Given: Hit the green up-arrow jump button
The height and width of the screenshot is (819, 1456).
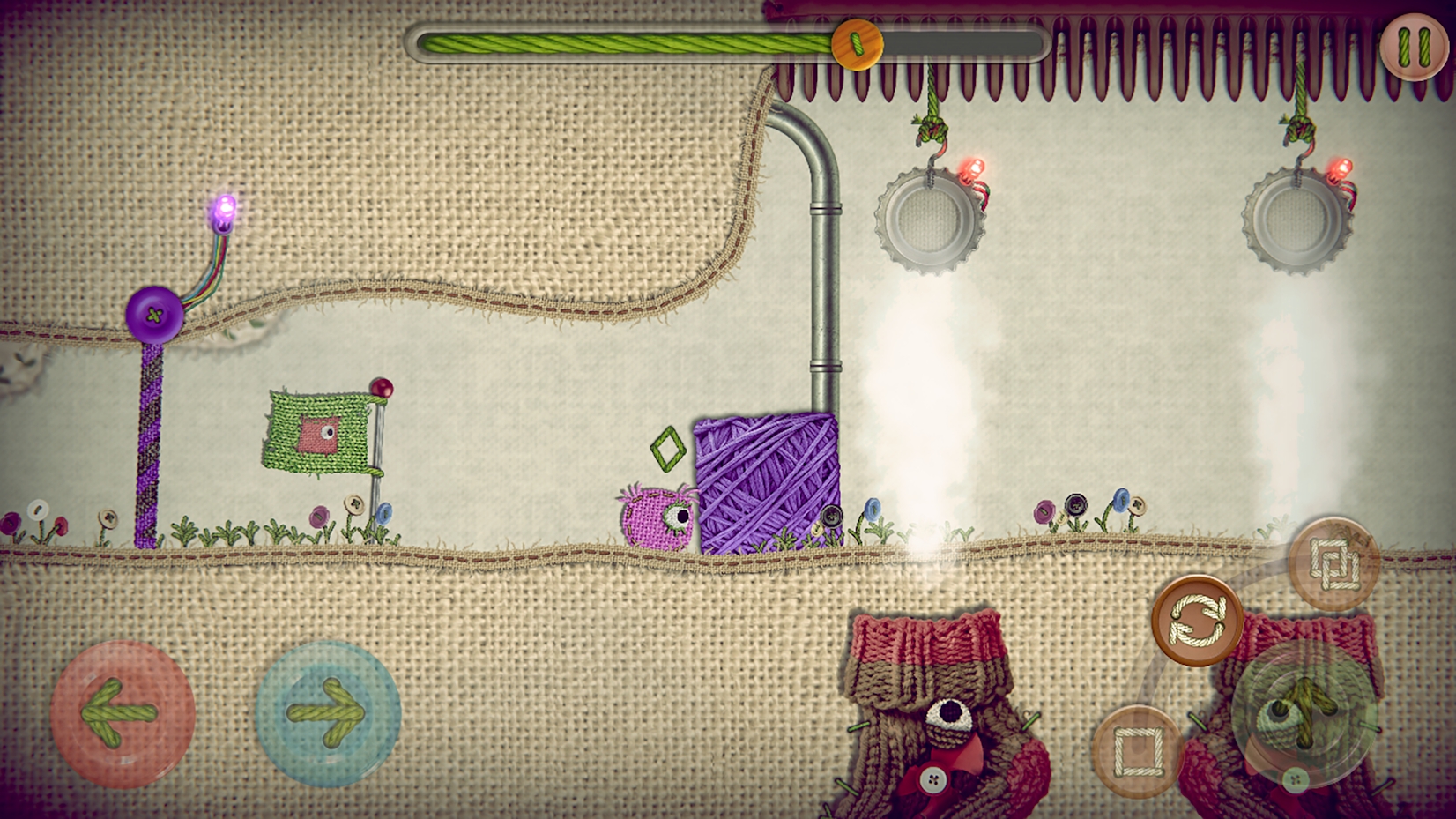Looking at the screenshot, I should 1304,712.
